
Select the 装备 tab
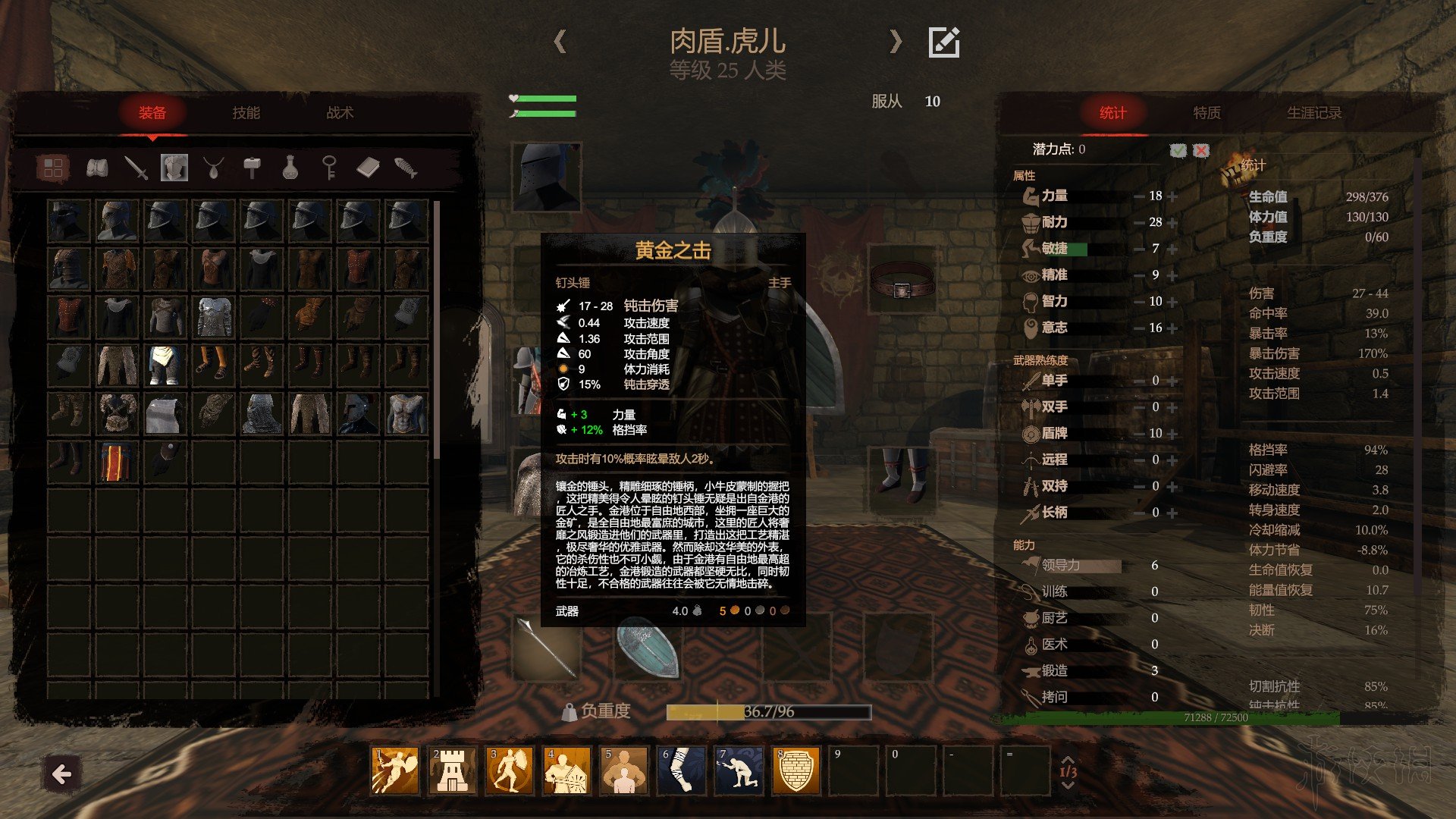pos(152,113)
